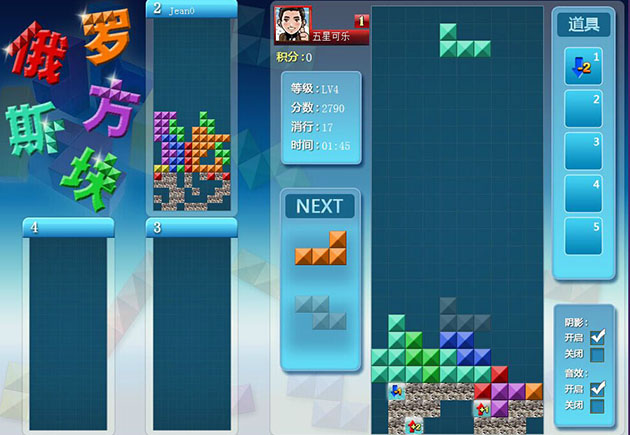
Task: Disable sound effects (音效) 关闭 checkbox
Action: point(598,405)
